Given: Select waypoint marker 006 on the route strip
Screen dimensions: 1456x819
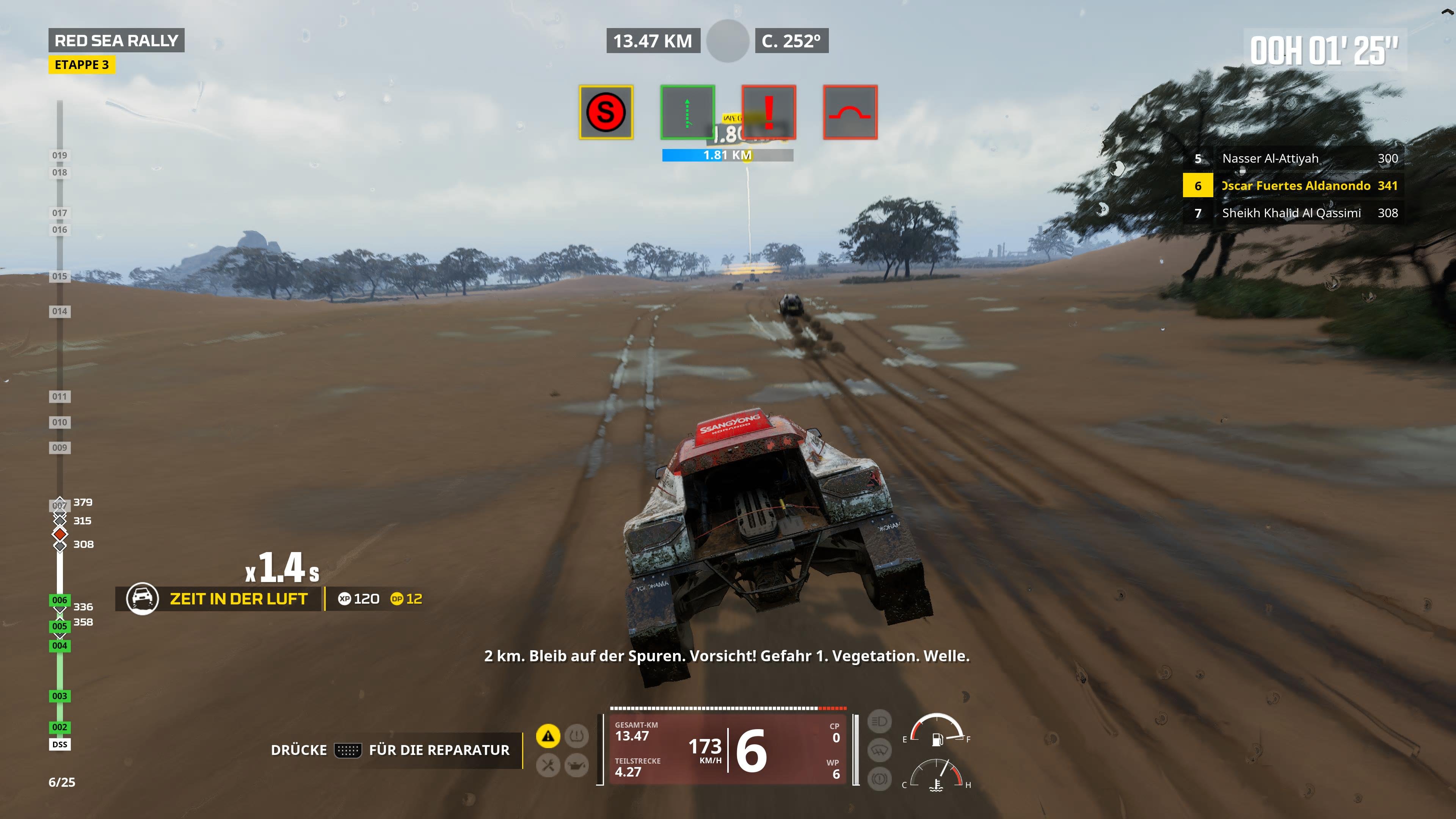Looking at the screenshot, I should [x=60, y=601].
